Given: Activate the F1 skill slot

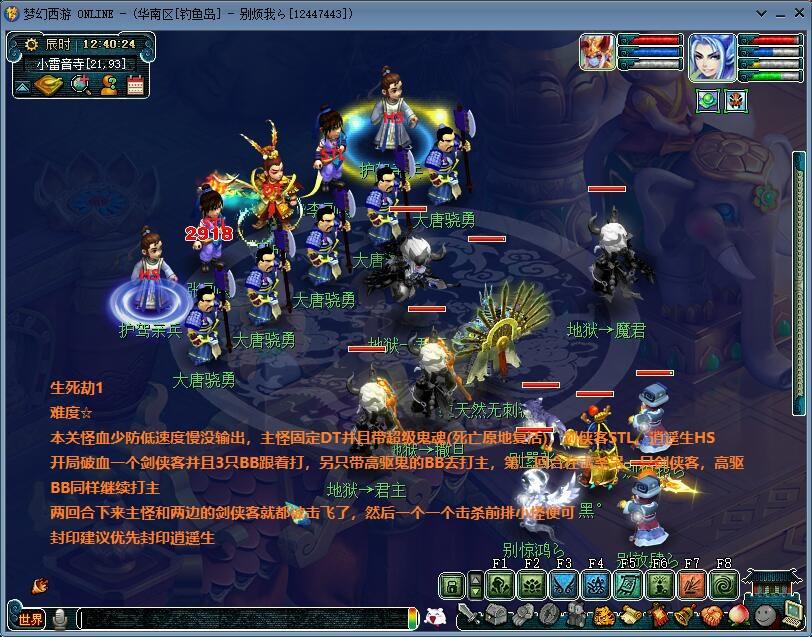Looking at the screenshot, I should coord(500,585).
